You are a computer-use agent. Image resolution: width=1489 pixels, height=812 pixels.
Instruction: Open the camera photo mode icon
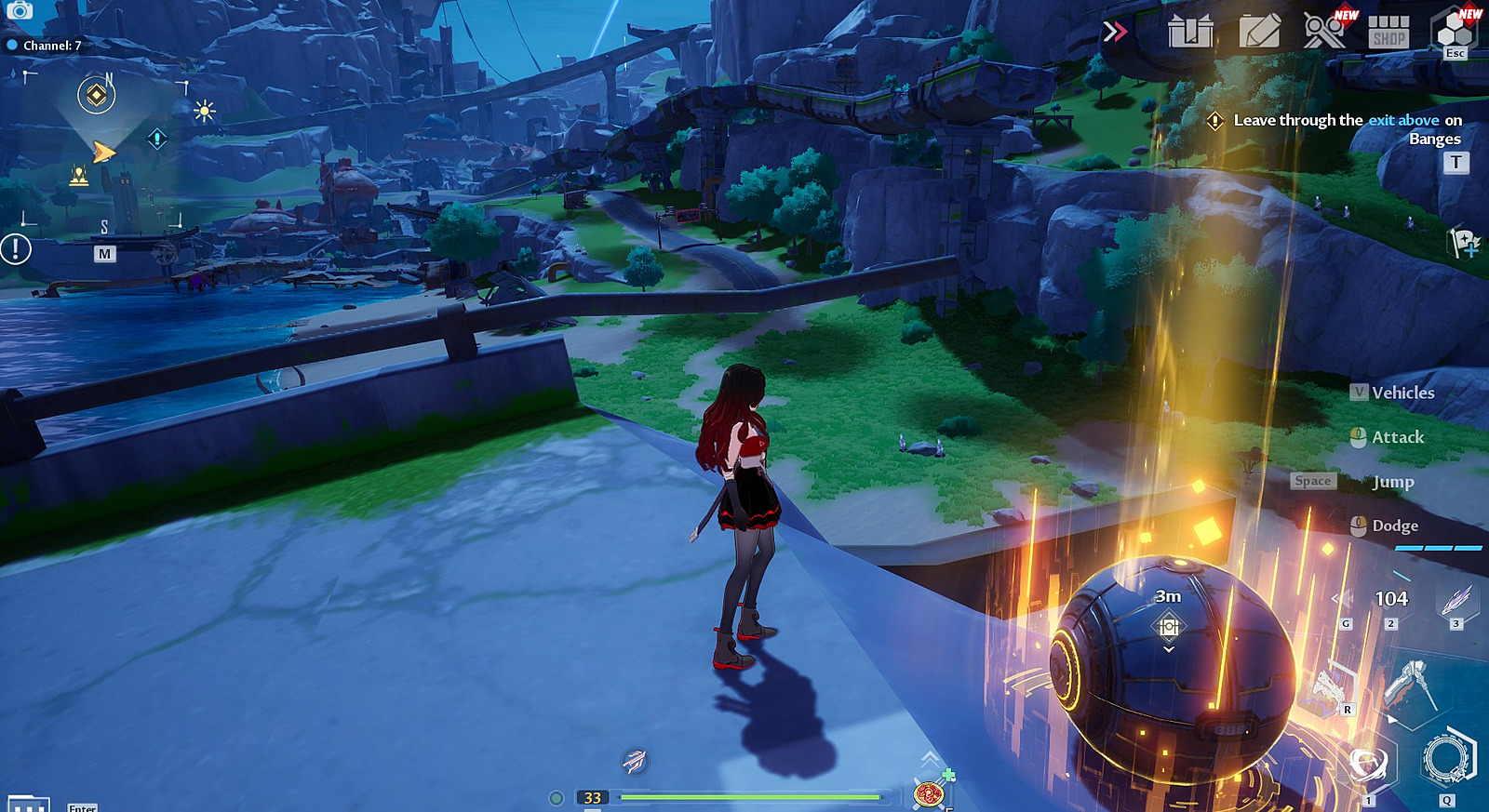coord(20,10)
